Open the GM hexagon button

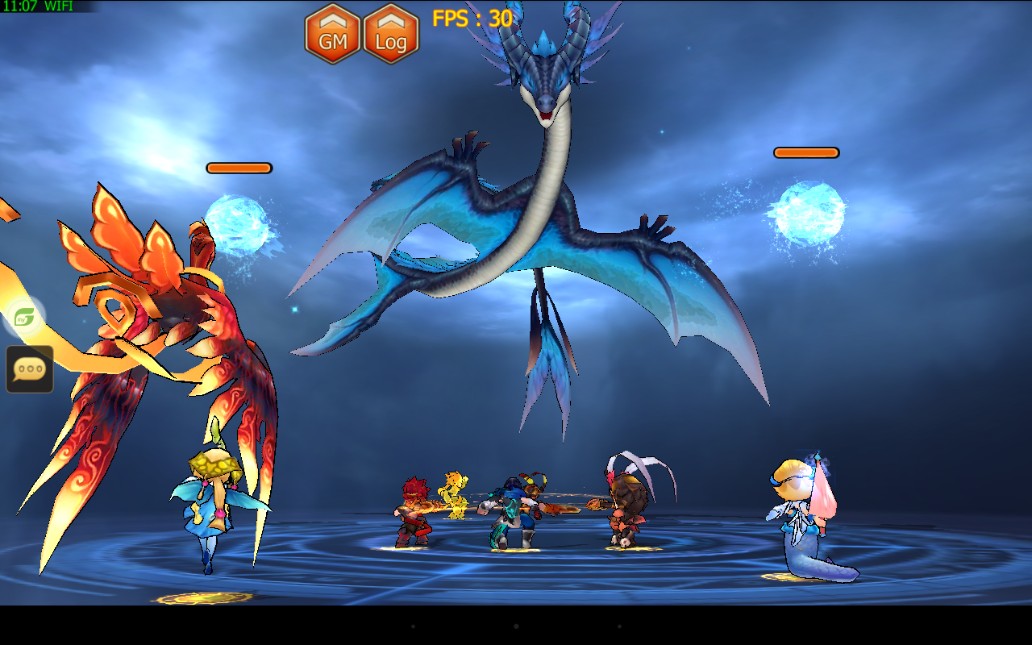pos(332,34)
